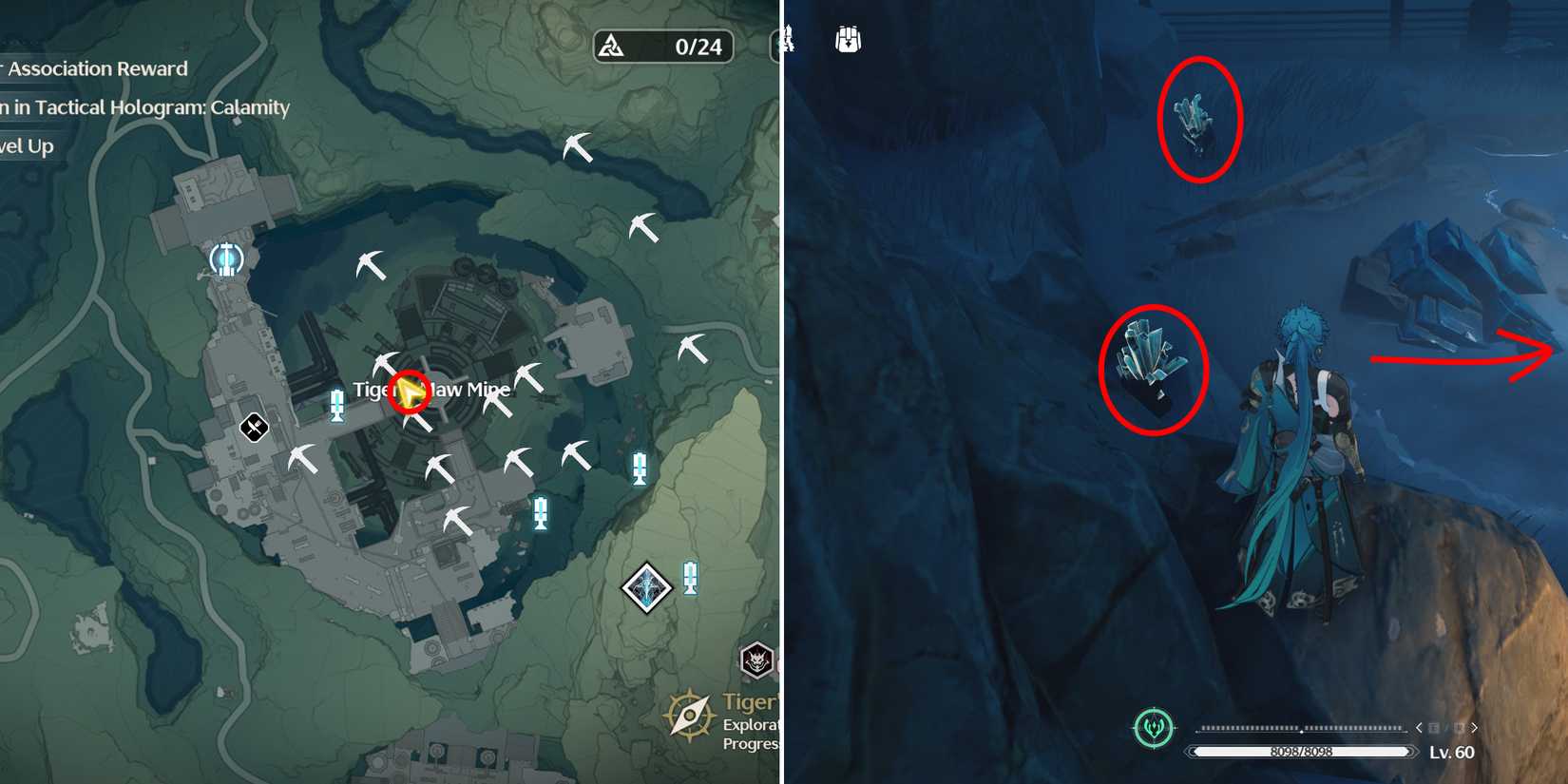The width and height of the screenshot is (1568, 784).
Task: Select the resonance beacon fast travel icon
Action: (x=225, y=258)
